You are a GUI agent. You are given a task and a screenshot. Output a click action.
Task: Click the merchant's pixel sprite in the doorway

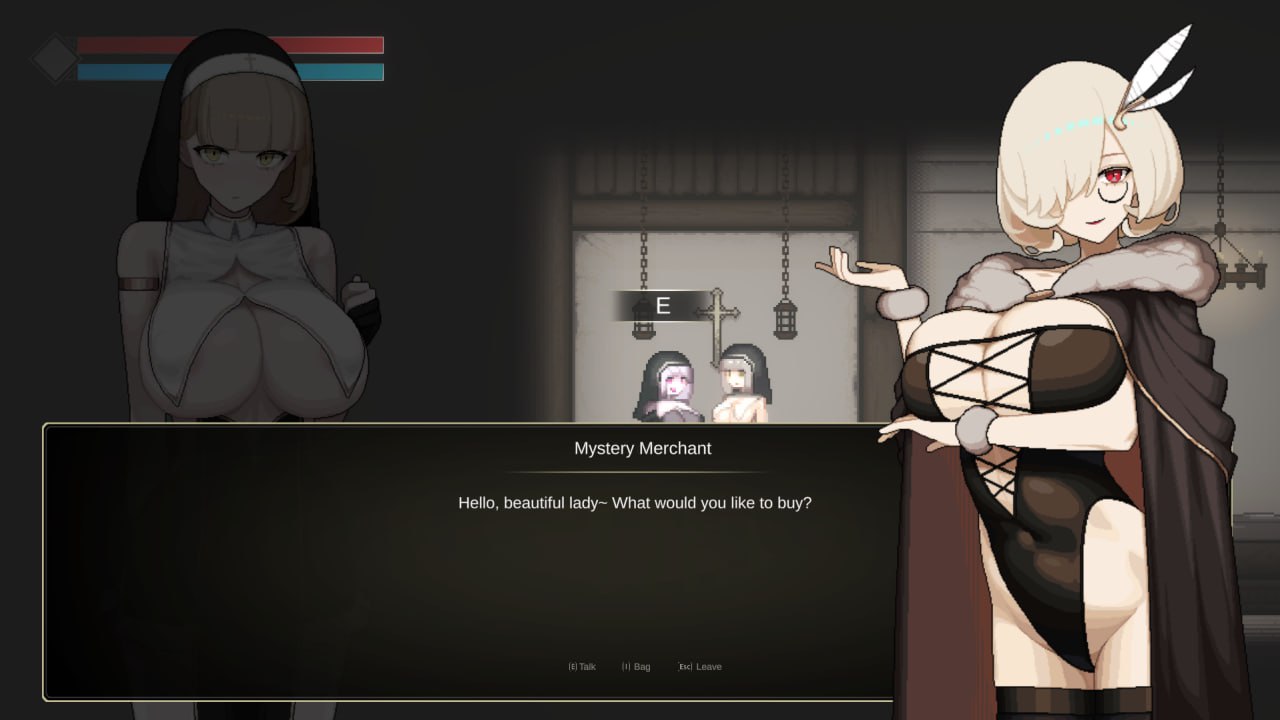pyautogui.click(x=672, y=385)
